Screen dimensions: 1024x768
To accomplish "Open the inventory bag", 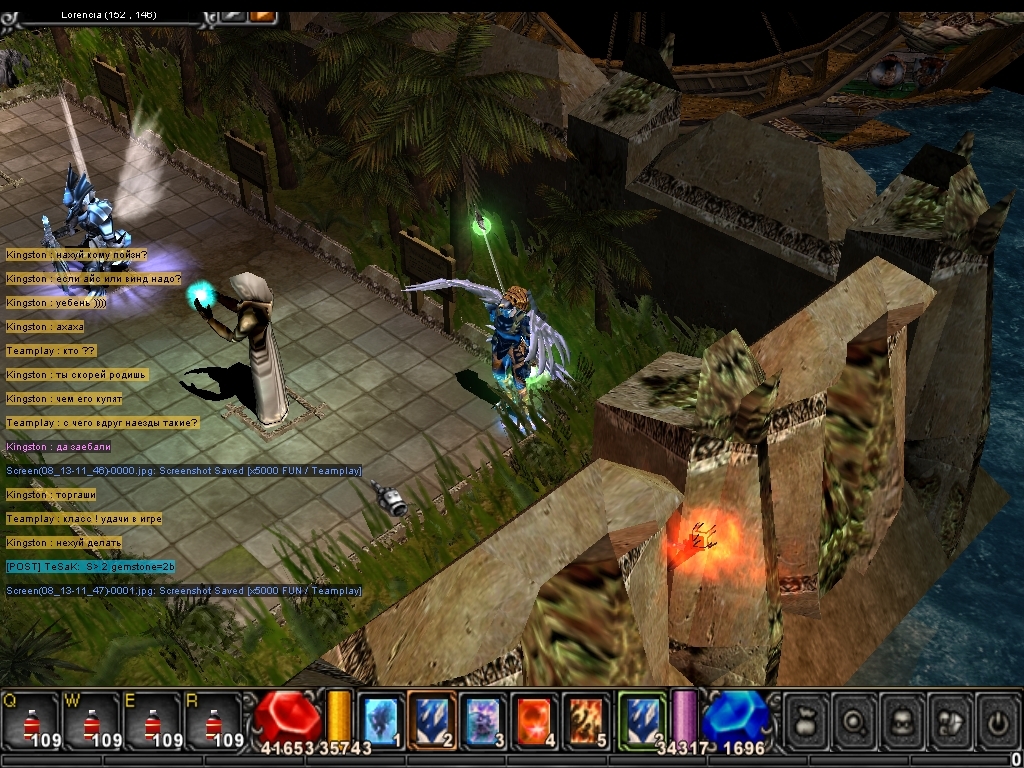I will pos(806,719).
